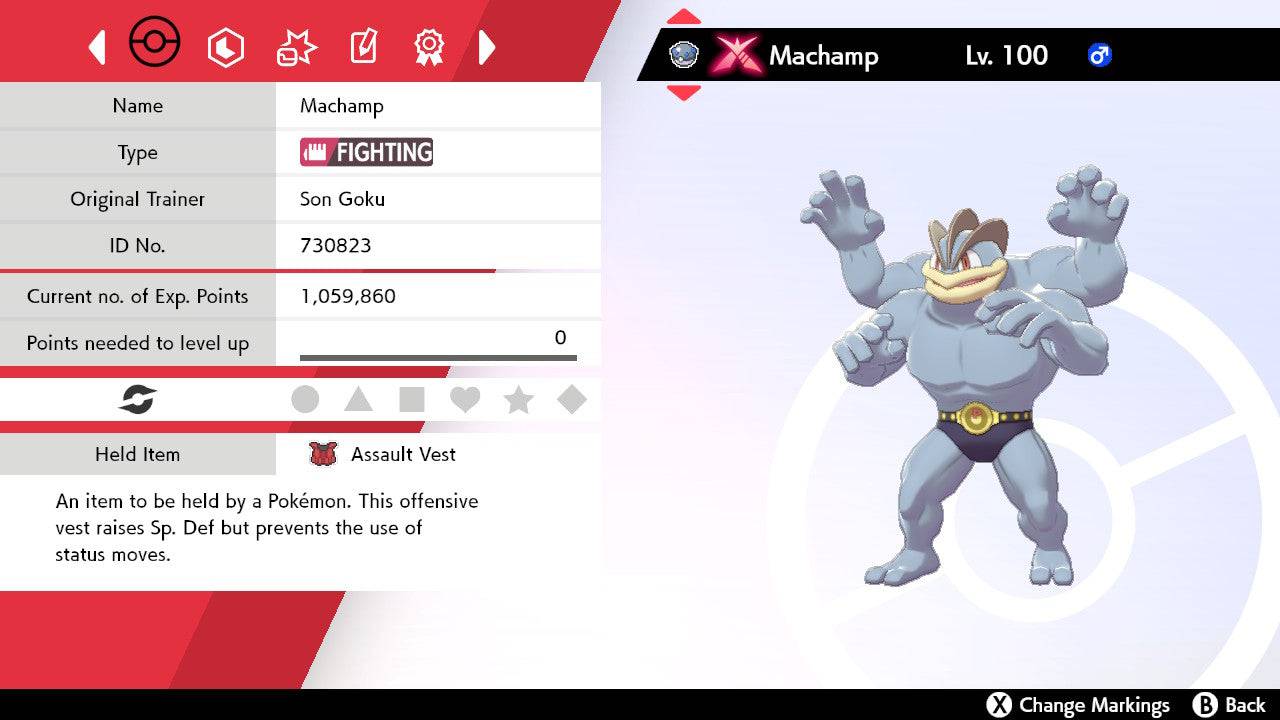Click the swap arrows icon beside markings
1280x720 pixels.
coord(138,400)
